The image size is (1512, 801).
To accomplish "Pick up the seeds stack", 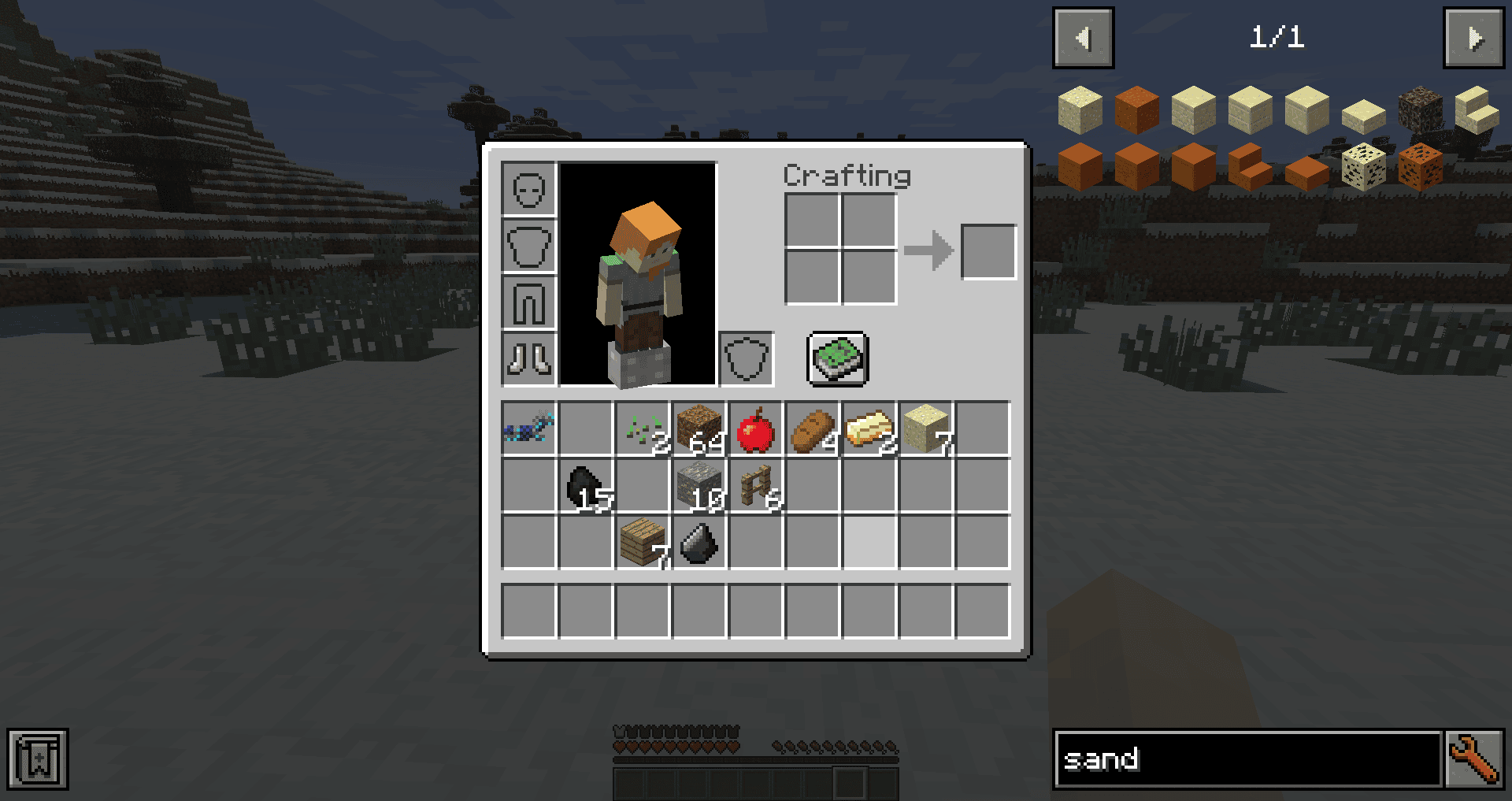I will pyautogui.click(x=642, y=430).
